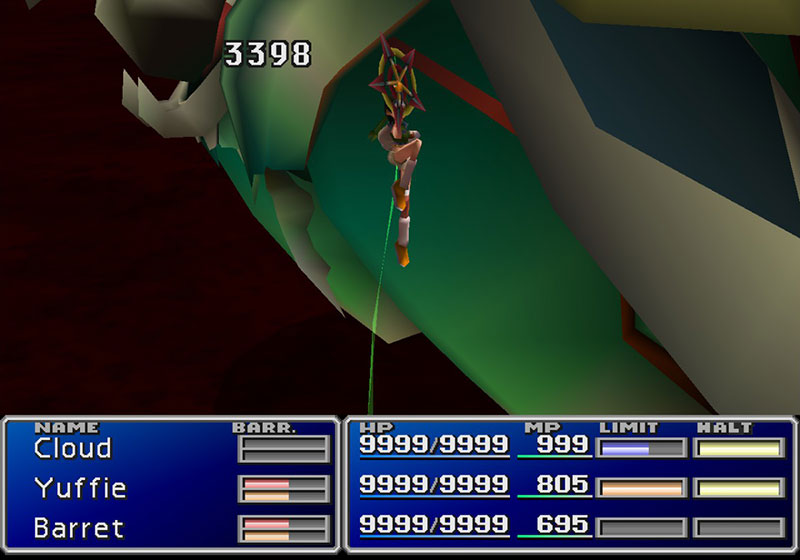
Task: Pick Barret in the party list
Action: click(x=77, y=527)
